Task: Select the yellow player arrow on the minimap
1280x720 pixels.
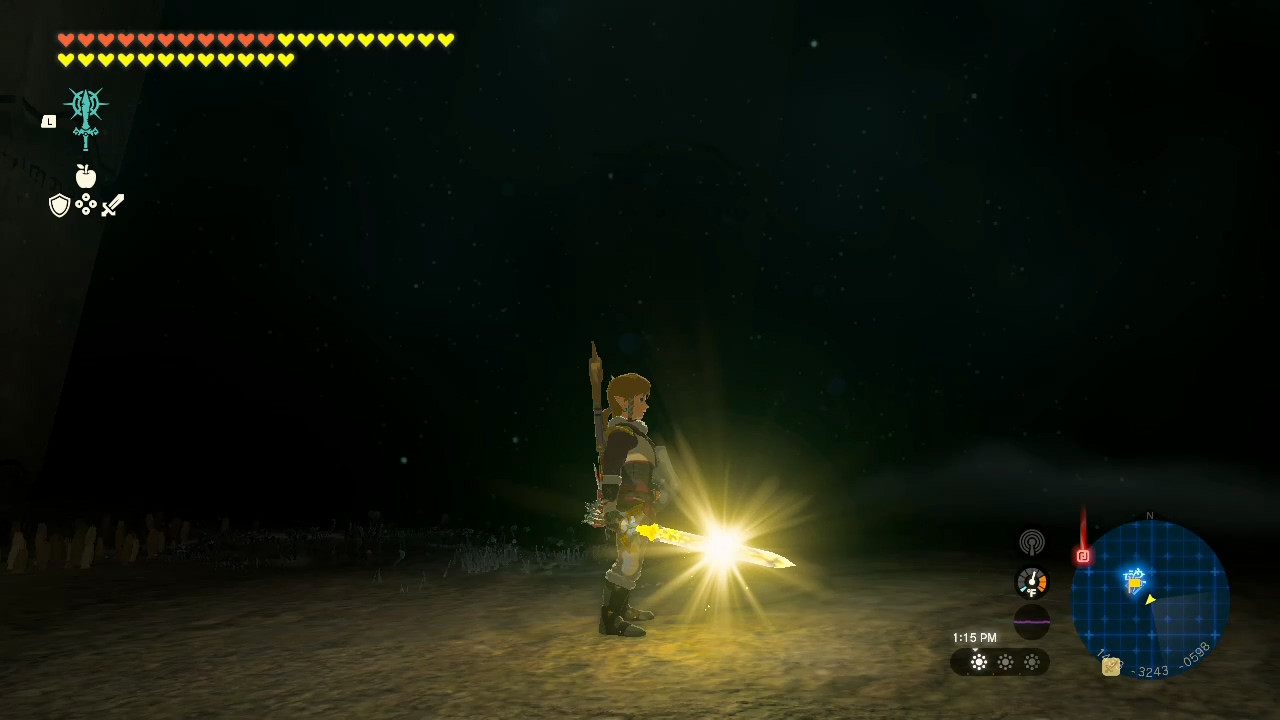Action: point(1150,599)
